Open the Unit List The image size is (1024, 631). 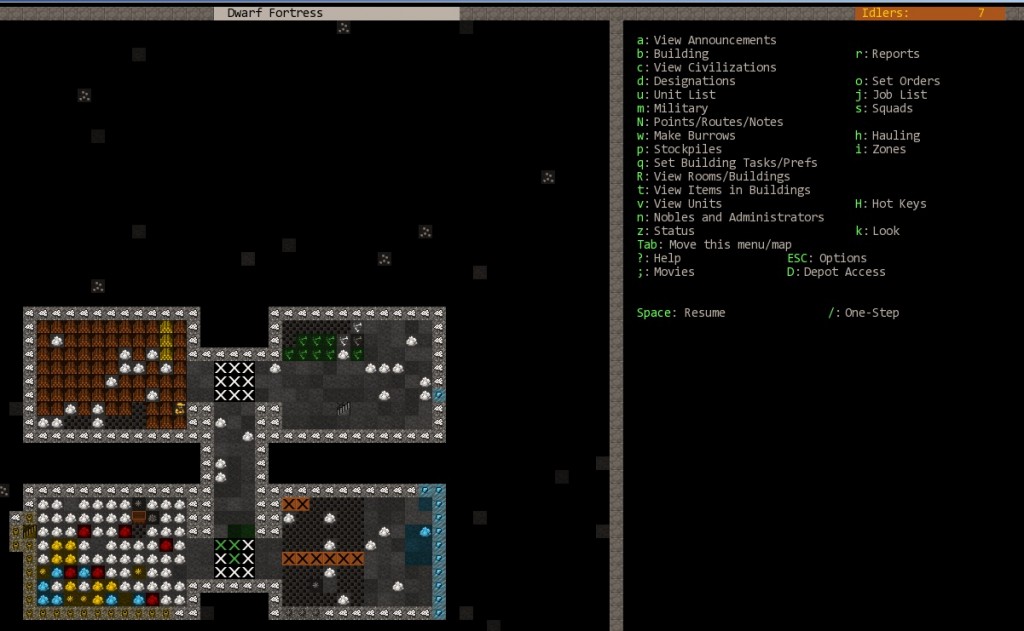(684, 95)
